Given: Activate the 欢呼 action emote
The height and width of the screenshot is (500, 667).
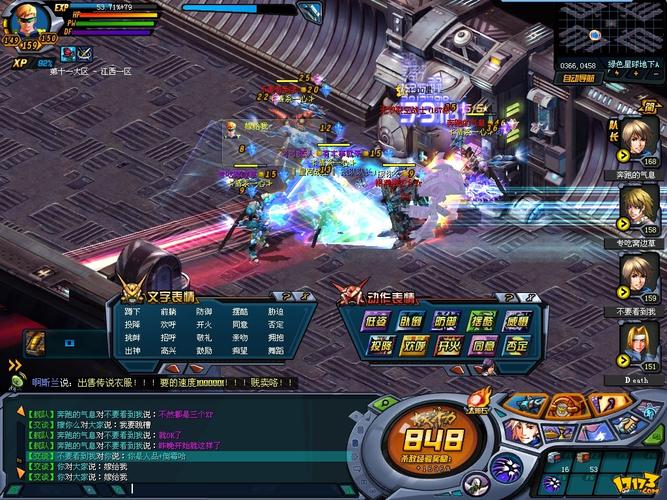Looking at the screenshot, I should point(415,347).
